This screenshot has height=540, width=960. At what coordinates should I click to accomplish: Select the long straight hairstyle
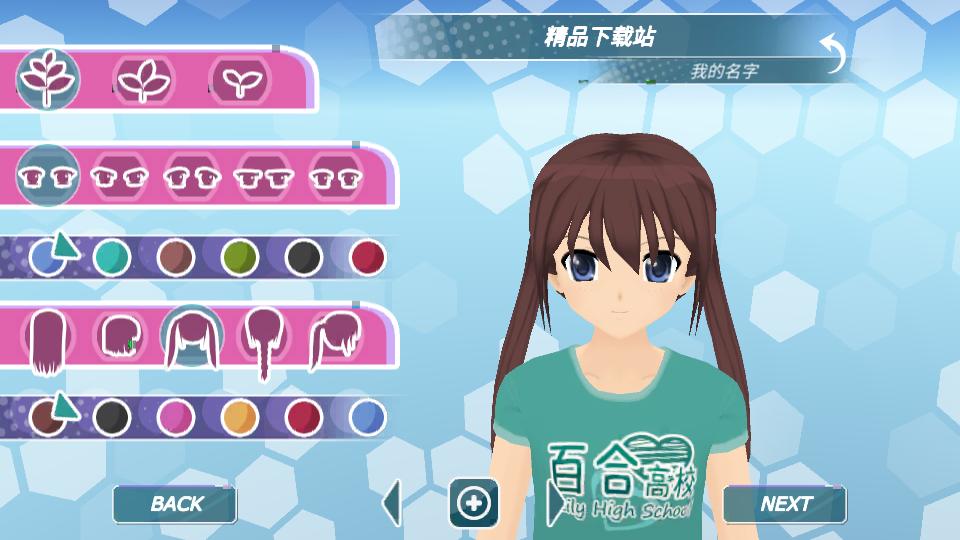(x=46, y=340)
